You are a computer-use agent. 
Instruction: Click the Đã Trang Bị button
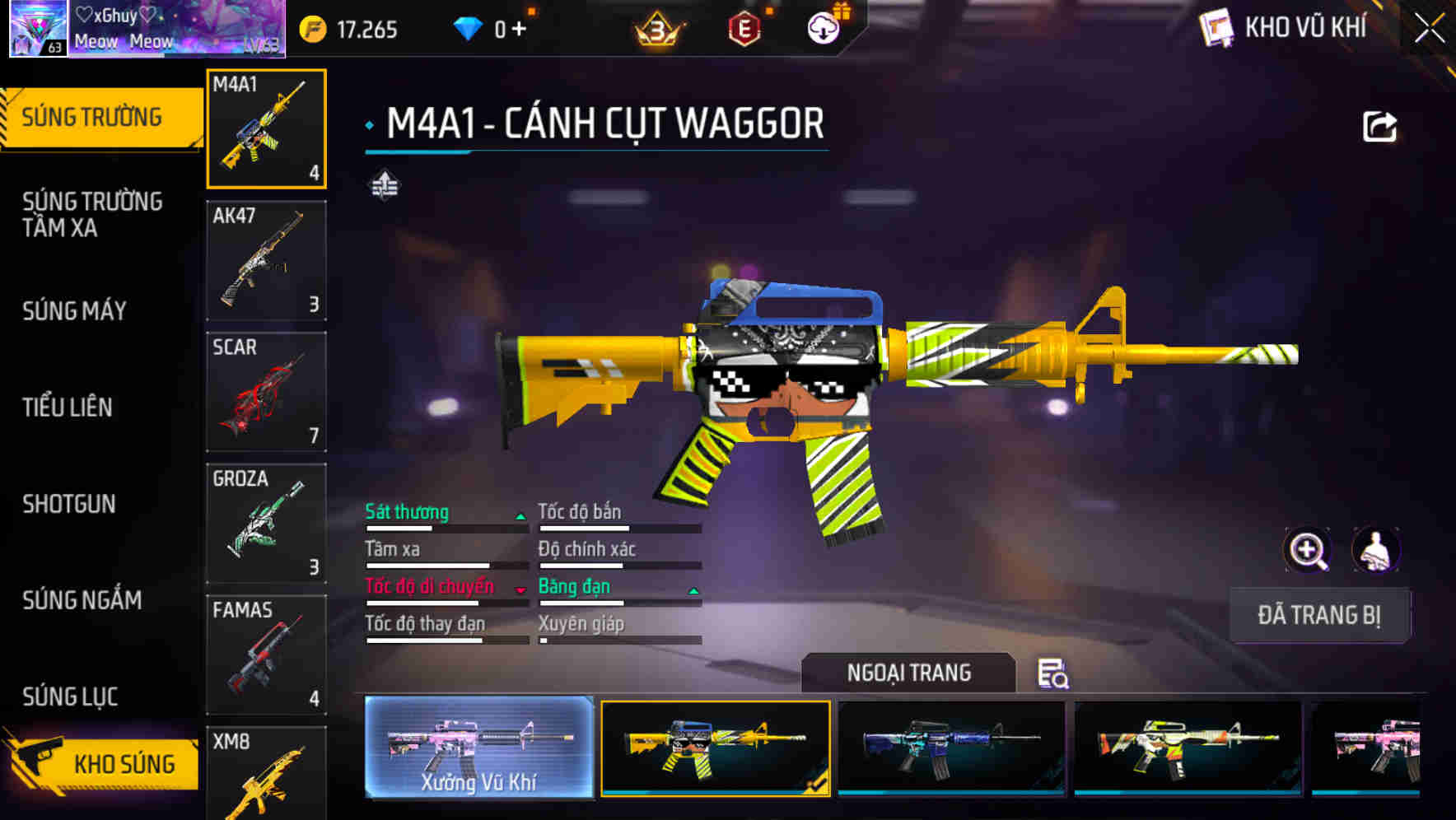(1319, 615)
